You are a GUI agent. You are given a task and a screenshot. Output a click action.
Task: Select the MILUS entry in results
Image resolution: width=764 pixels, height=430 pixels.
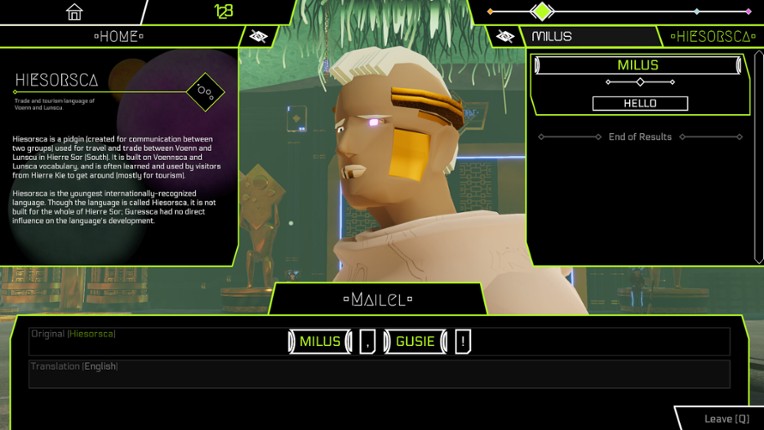[639, 66]
